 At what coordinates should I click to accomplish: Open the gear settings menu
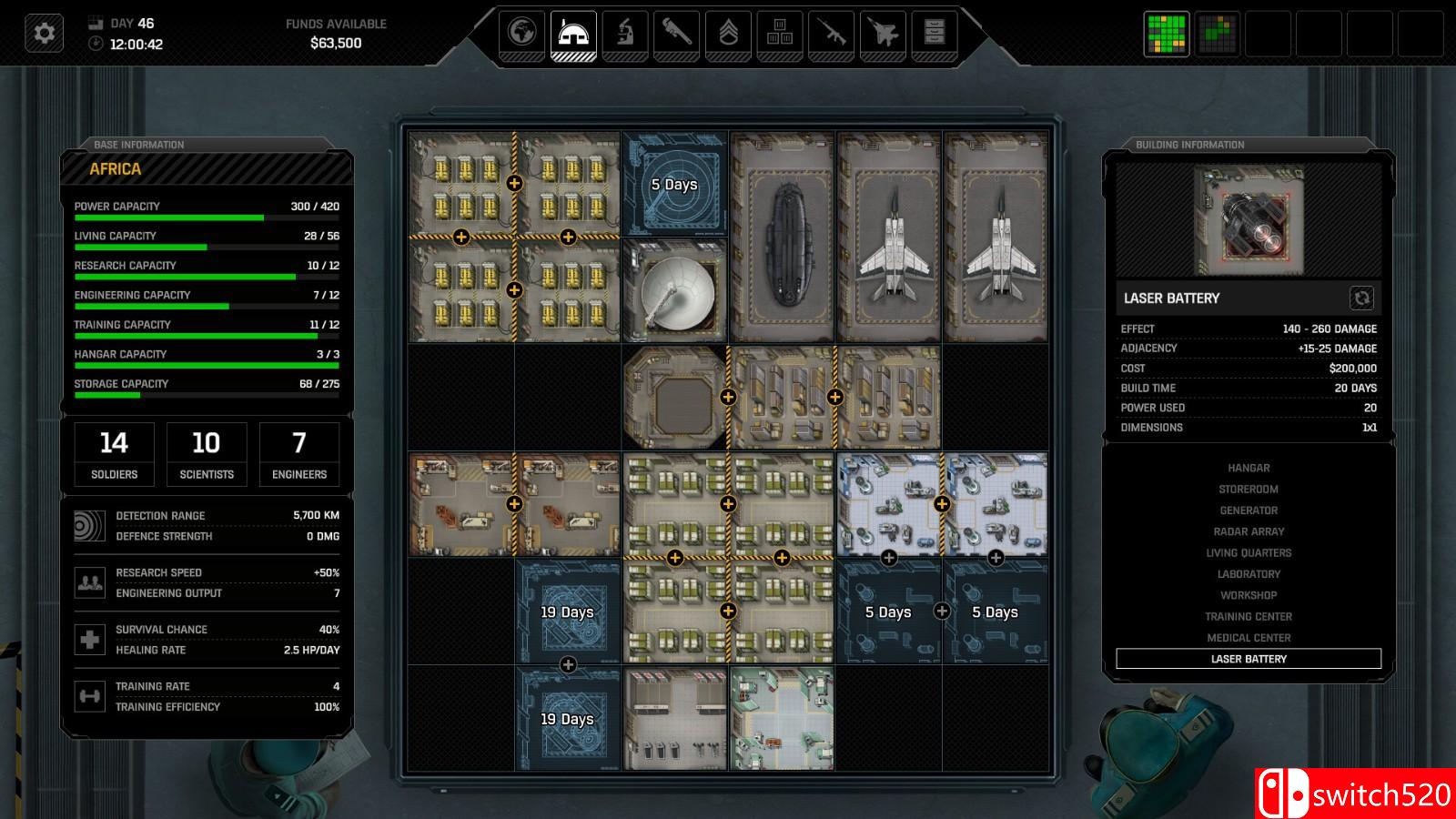44,34
